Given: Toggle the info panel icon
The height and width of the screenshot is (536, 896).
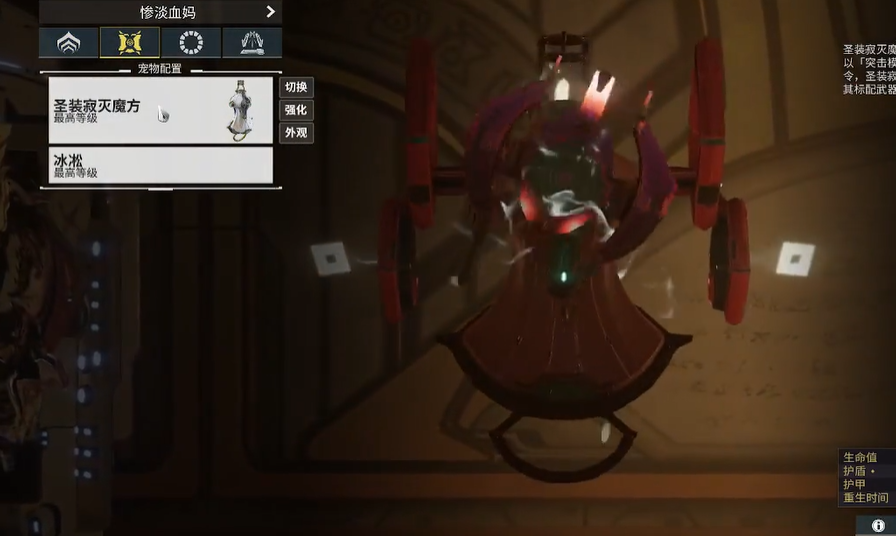Looking at the screenshot, I should point(877,525).
